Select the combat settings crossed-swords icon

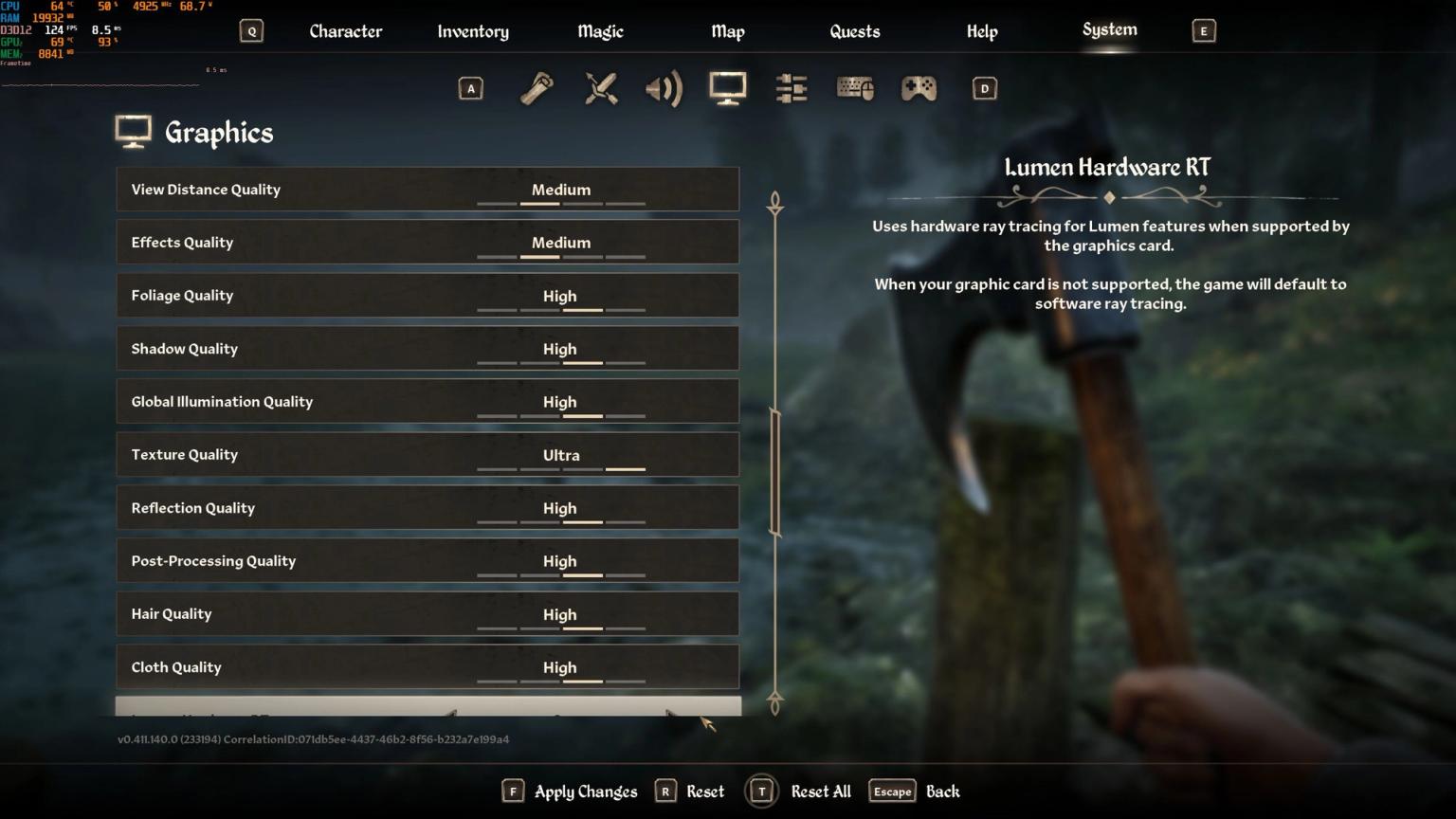[600, 88]
